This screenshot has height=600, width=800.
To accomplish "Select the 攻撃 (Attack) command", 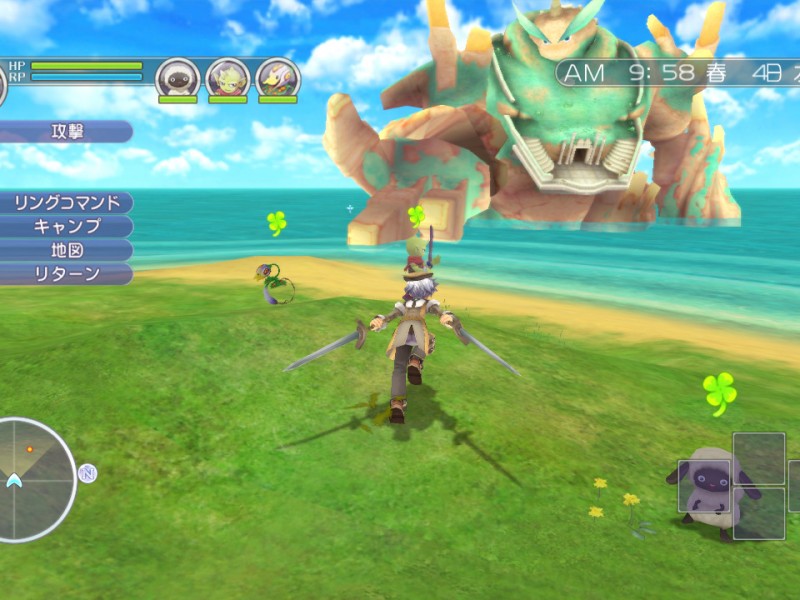I will tap(70, 132).
